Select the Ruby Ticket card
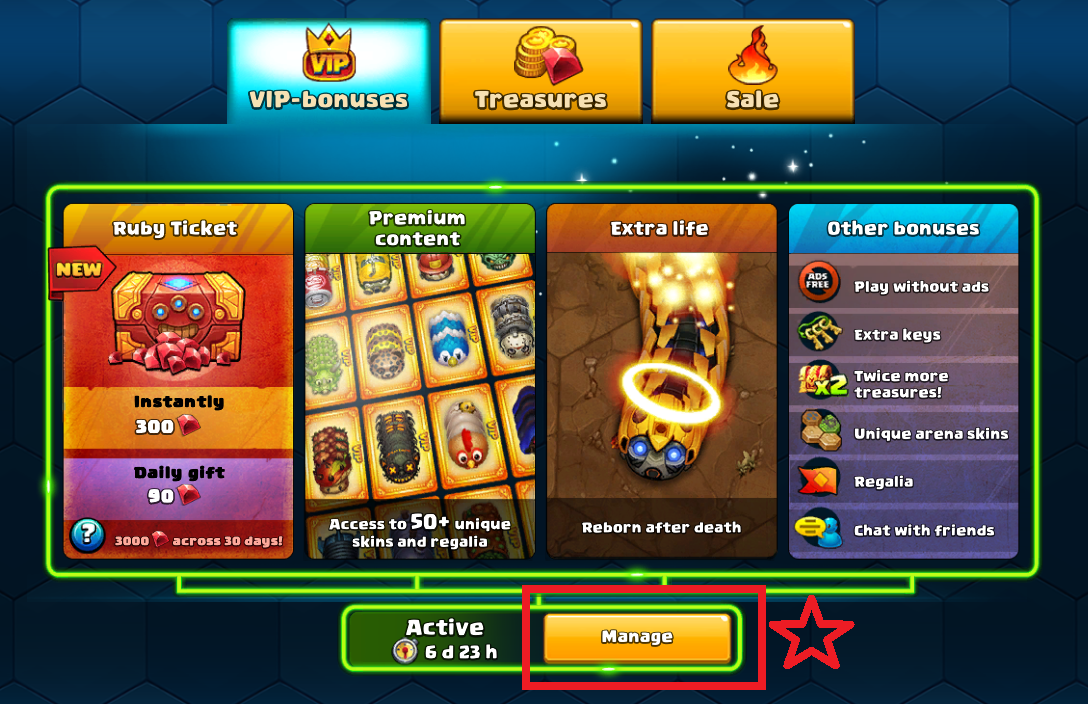This screenshot has width=1088, height=704. click(178, 380)
